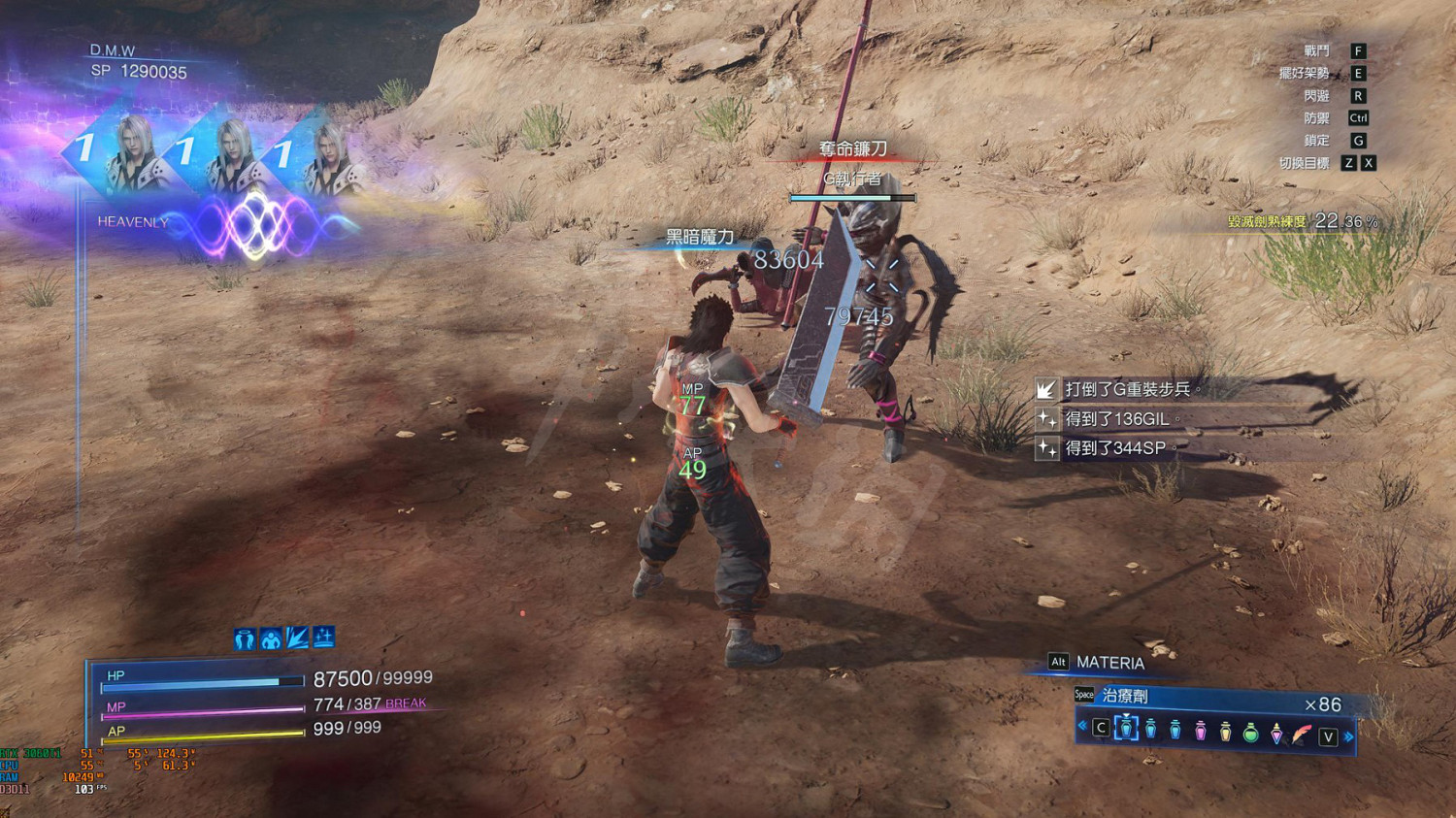Choose the pink potion bottle
The image size is (1456, 818).
pos(1201,730)
